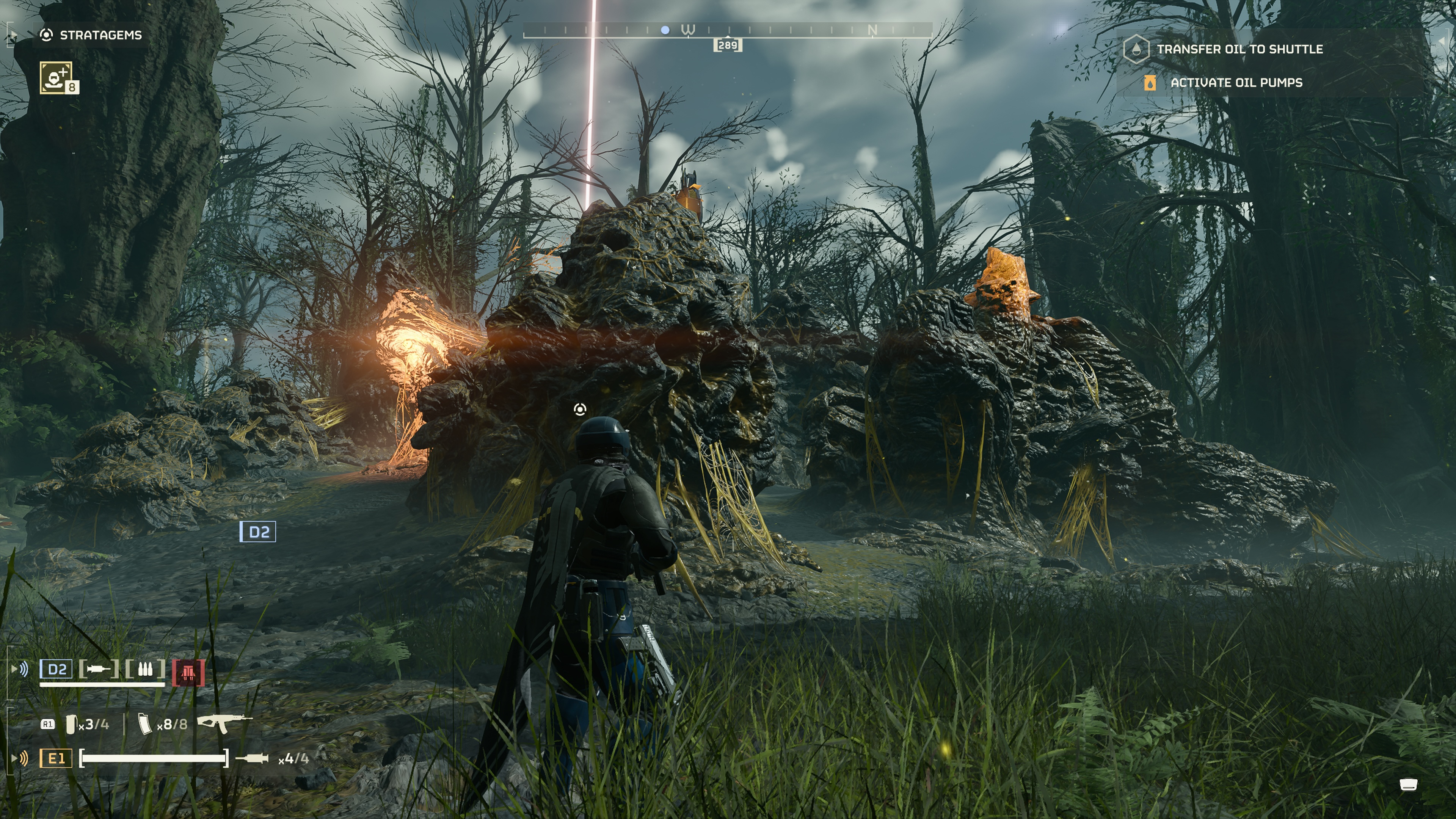Click the grenade icon in the weapon panel
This screenshot has width=1456, height=819.
pos(71,724)
